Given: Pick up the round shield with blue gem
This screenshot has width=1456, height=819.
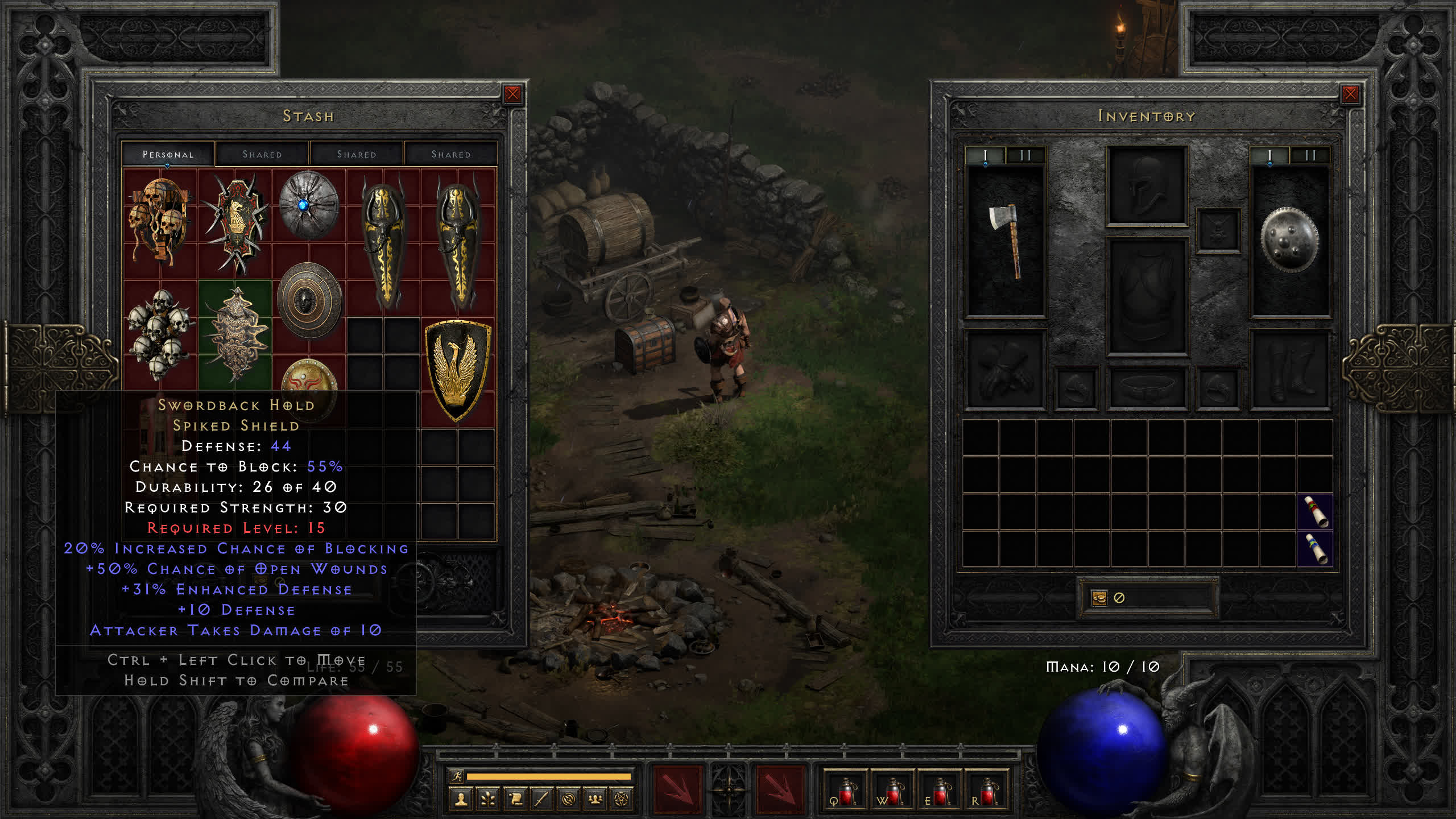Looking at the screenshot, I should 308,205.
